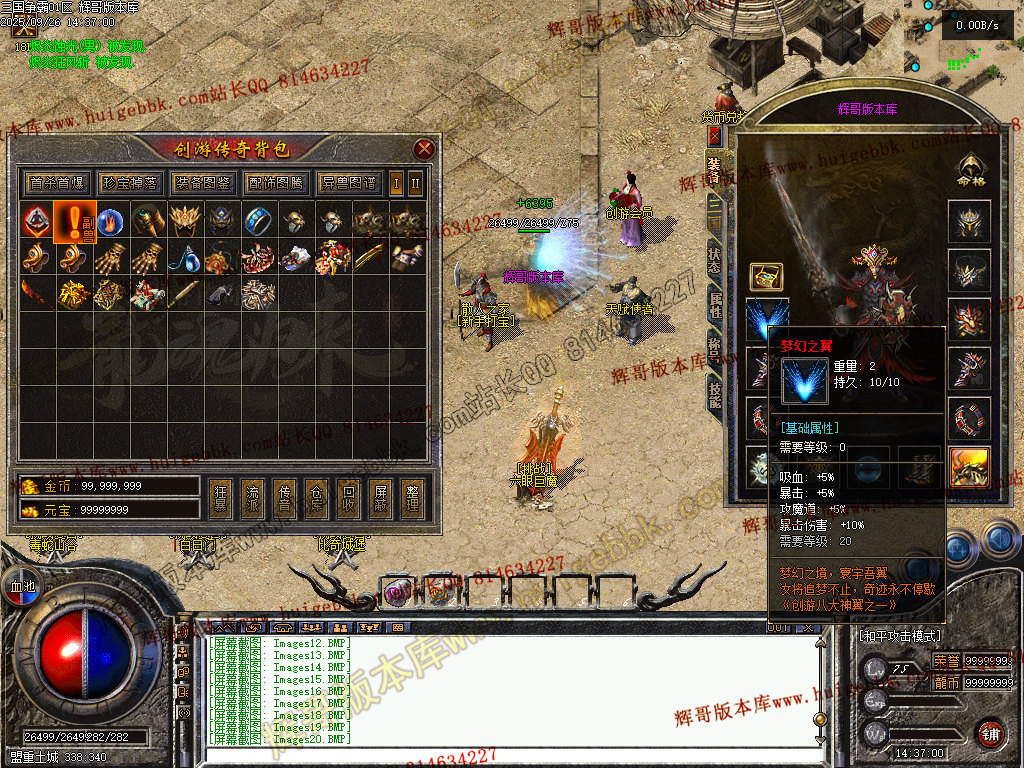Click the 血池 blood pool button

(21, 587)
